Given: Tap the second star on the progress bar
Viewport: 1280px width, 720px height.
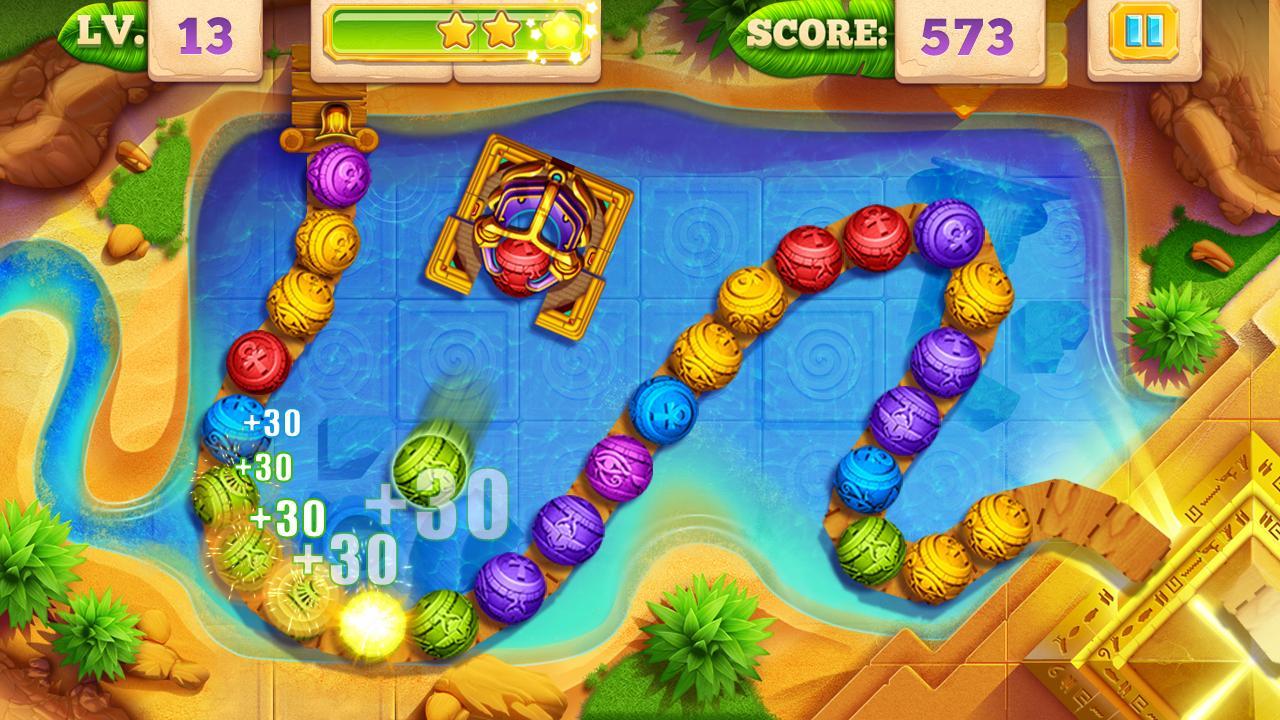Looking at the screenshot, I should tap(503, 31).
